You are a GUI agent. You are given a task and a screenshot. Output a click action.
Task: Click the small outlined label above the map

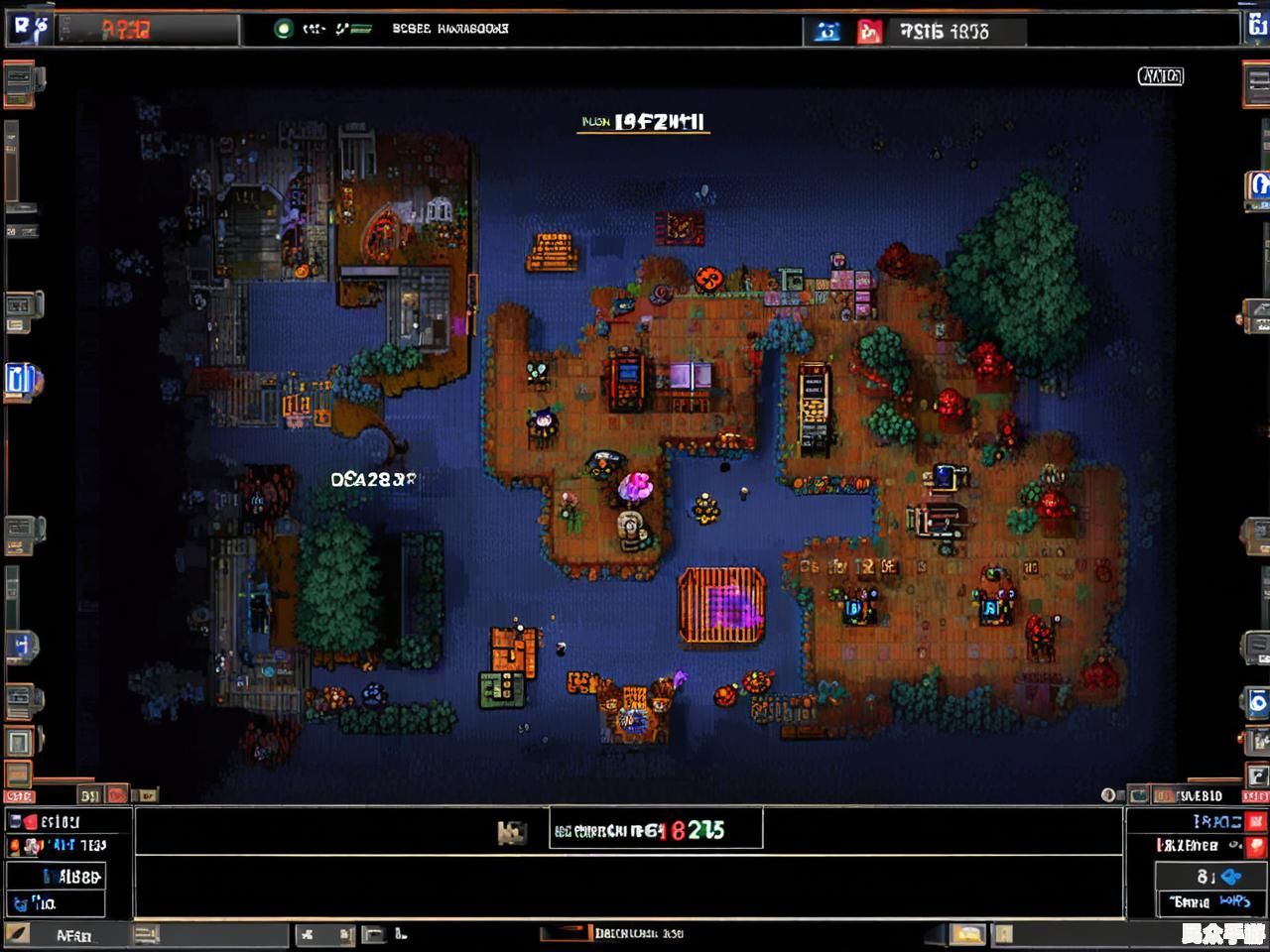click(1160, 75)
